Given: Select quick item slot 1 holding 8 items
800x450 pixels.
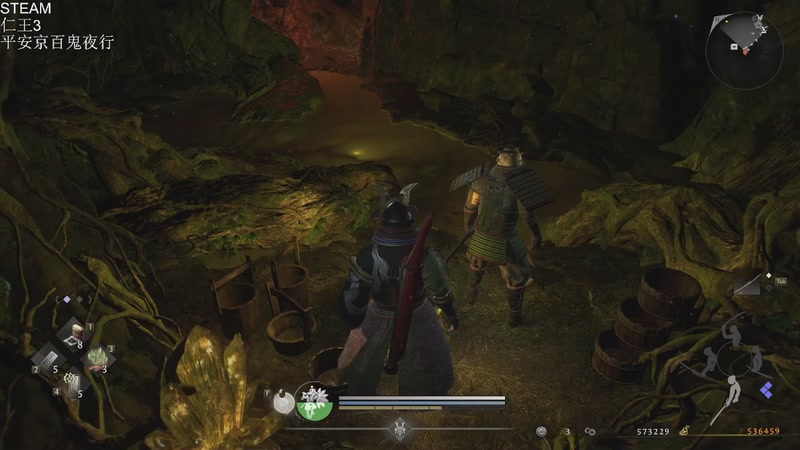Looking at the screenshot, I should point(73,336).
